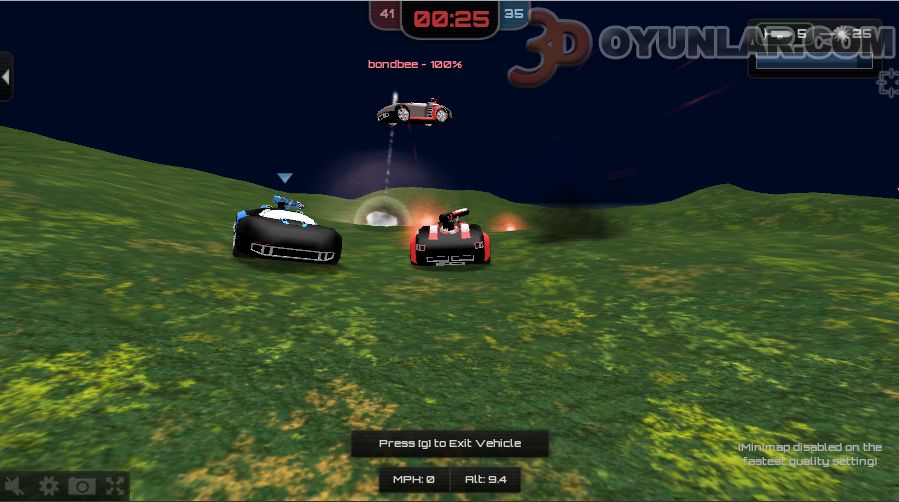Visit the 3D Oyunlar.com logo link

700,46
